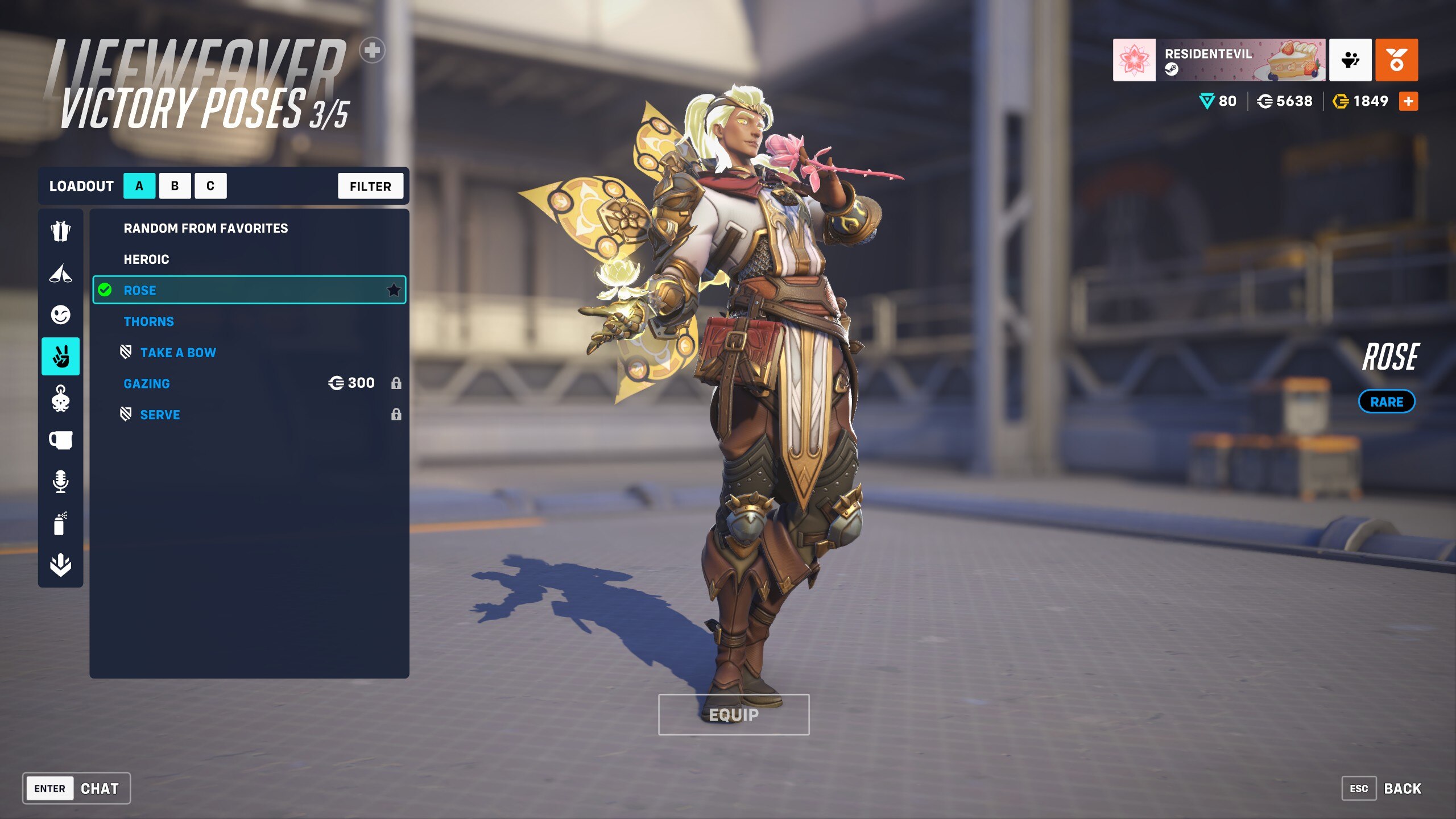Toggle favorite star on Rose pose
Image resolution: width=1456 pixels, height=819 pixels.
point(394,291)
